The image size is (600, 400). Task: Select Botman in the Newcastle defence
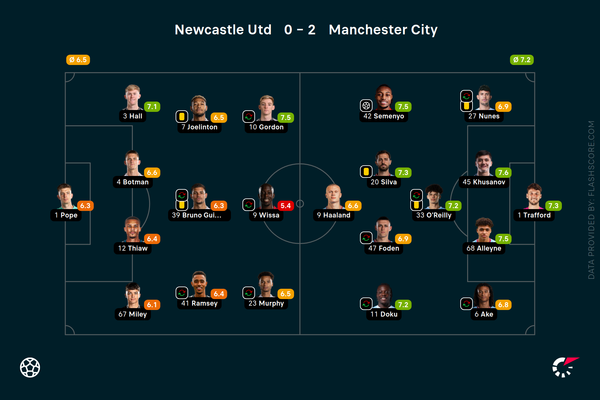coord(132,163)
